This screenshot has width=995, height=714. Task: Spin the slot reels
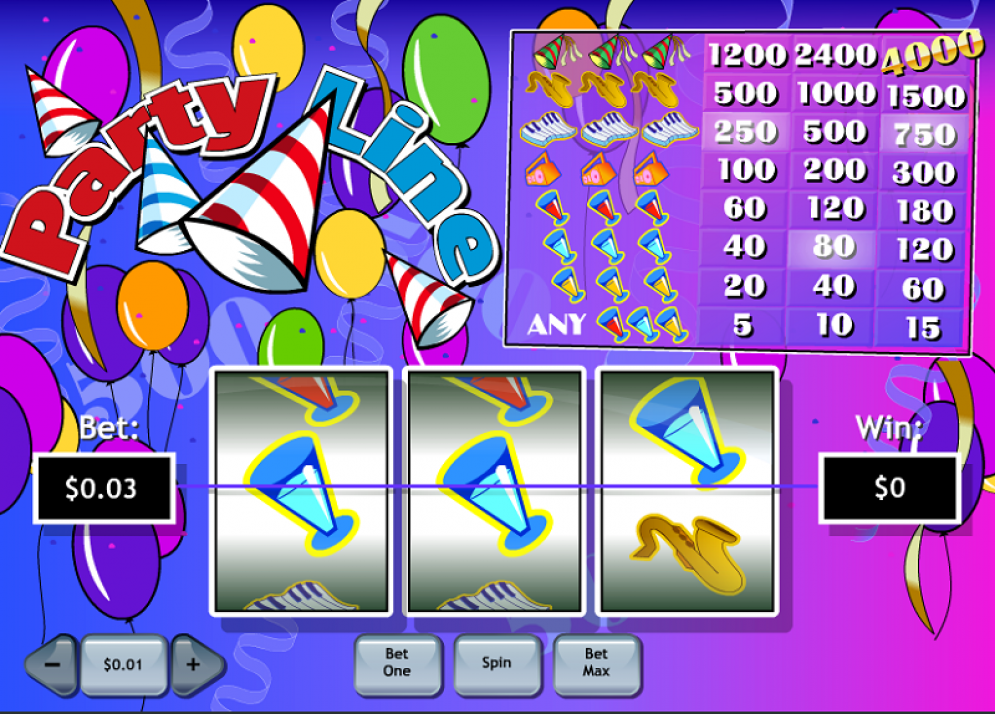pos(497,663)
